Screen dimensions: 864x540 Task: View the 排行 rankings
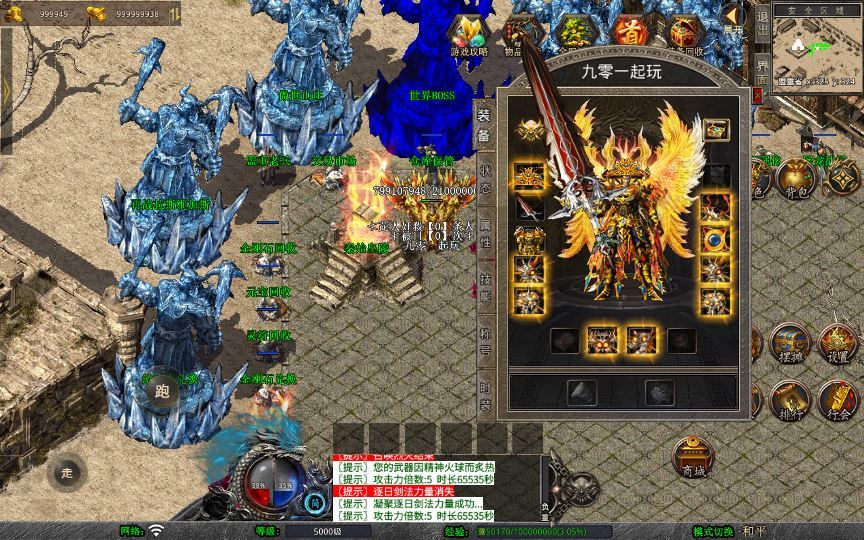point(790,402)
